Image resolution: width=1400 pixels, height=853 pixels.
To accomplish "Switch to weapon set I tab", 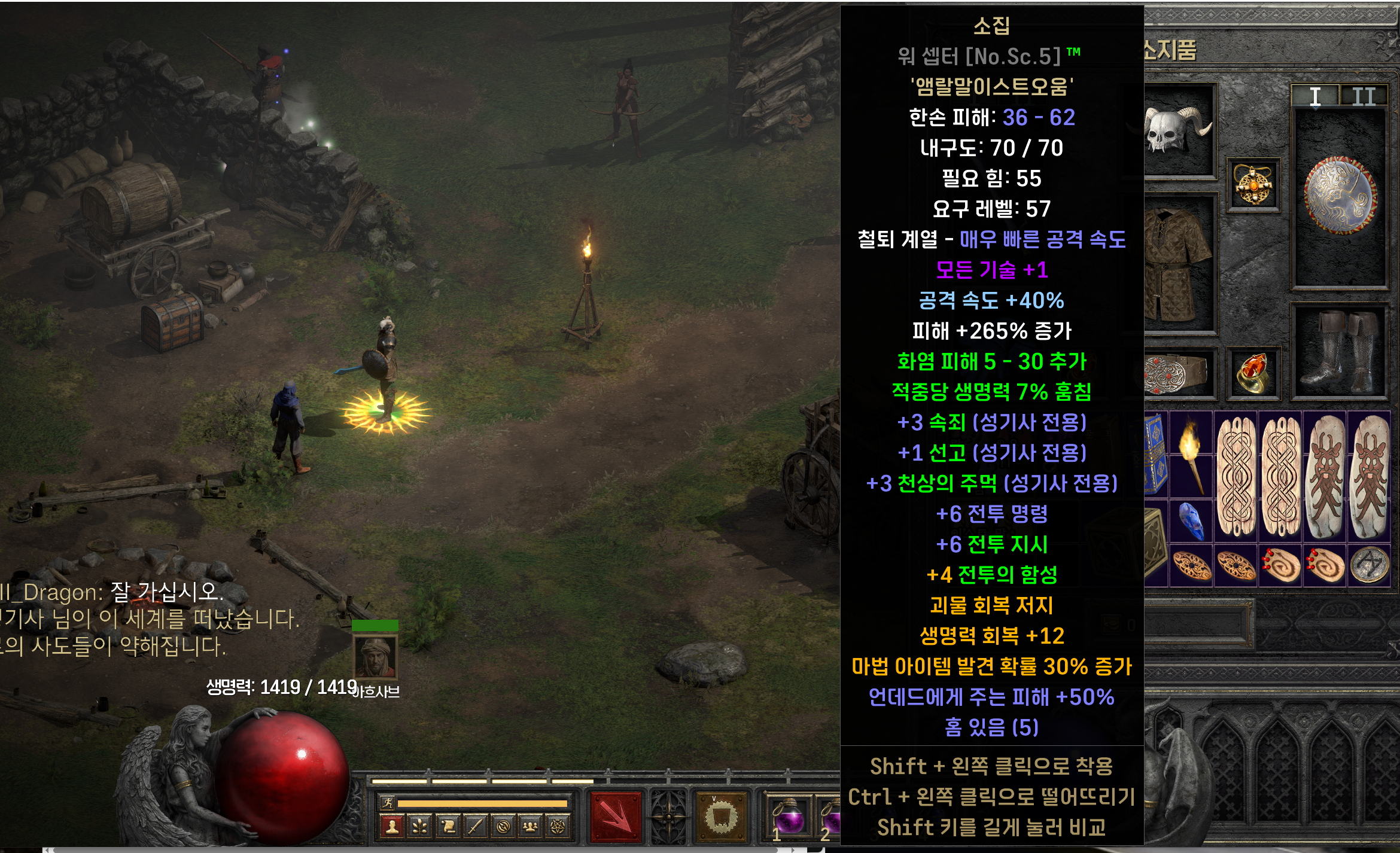I will coord(1314,96).
